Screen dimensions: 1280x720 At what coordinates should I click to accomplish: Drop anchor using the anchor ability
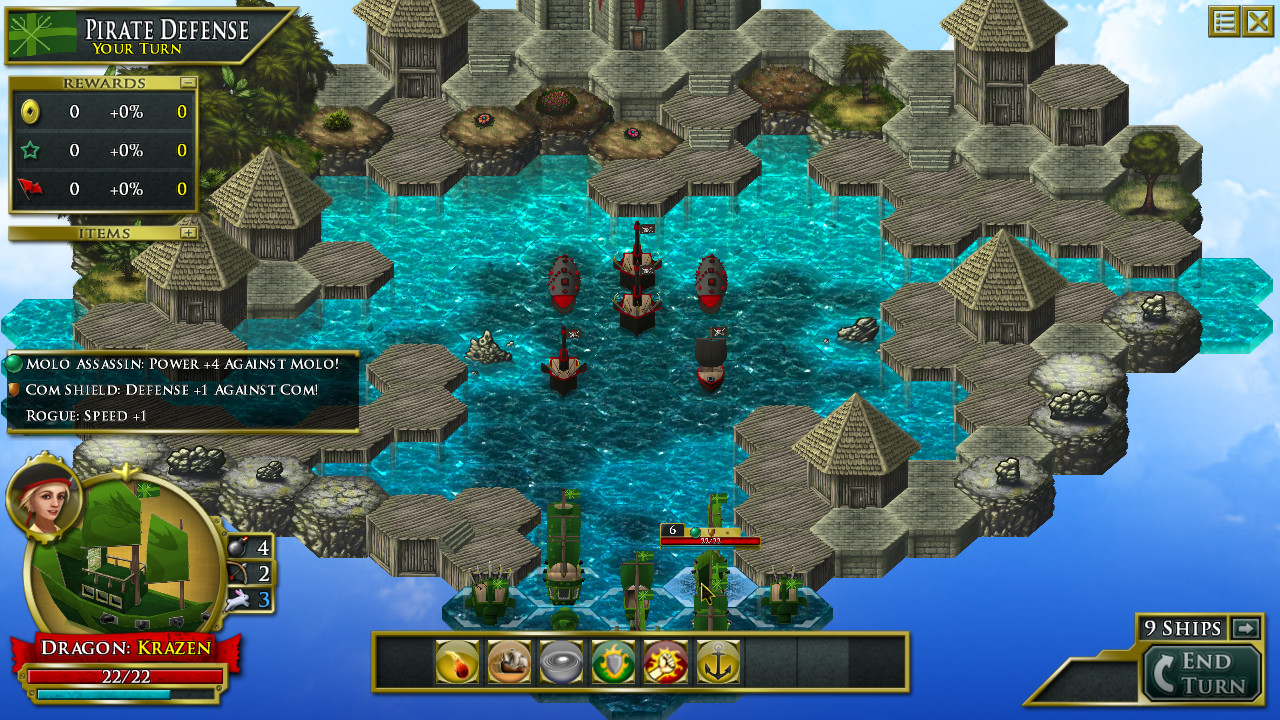point(718,662)
